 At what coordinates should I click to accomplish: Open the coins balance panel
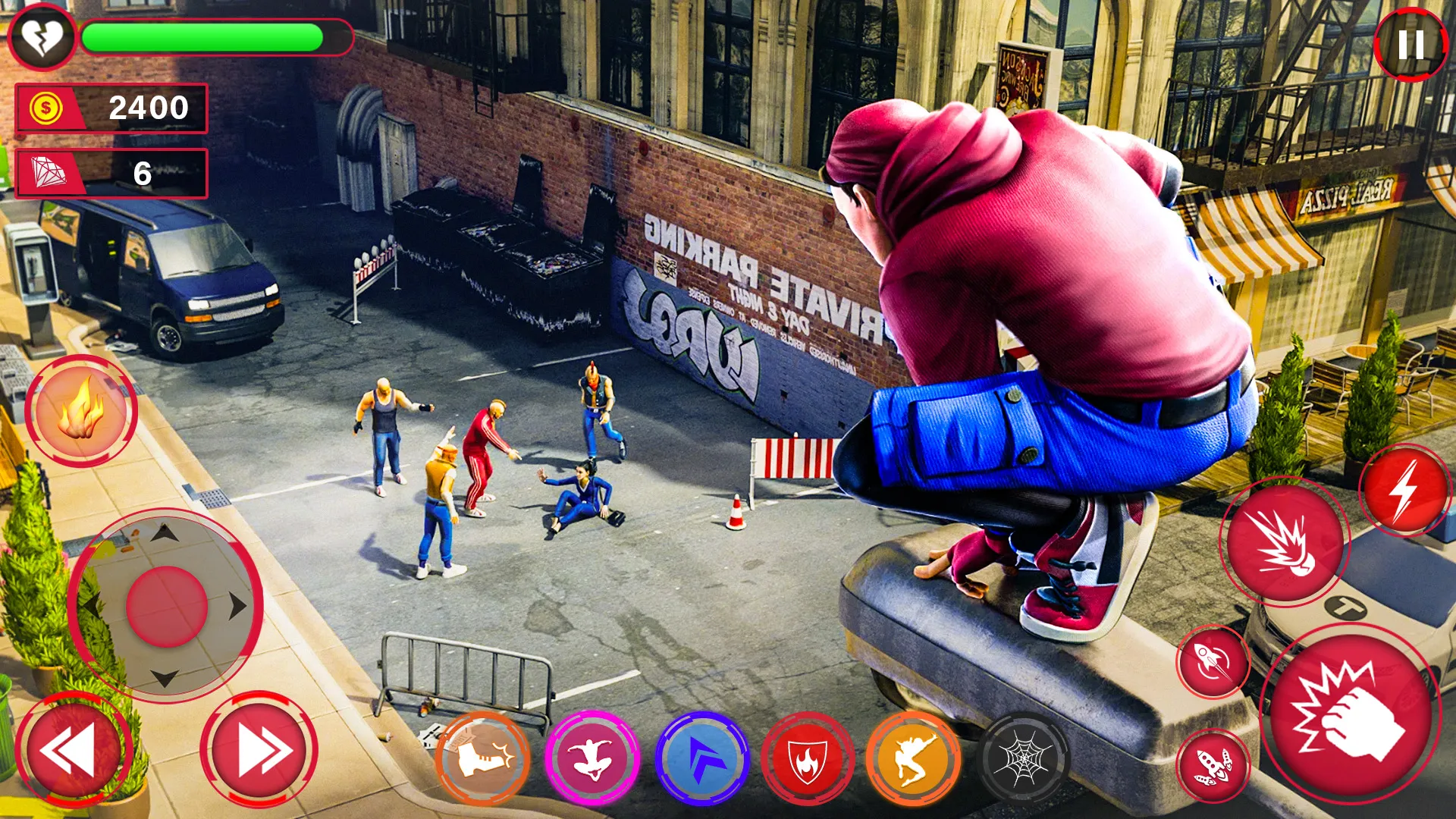point(114,108)
